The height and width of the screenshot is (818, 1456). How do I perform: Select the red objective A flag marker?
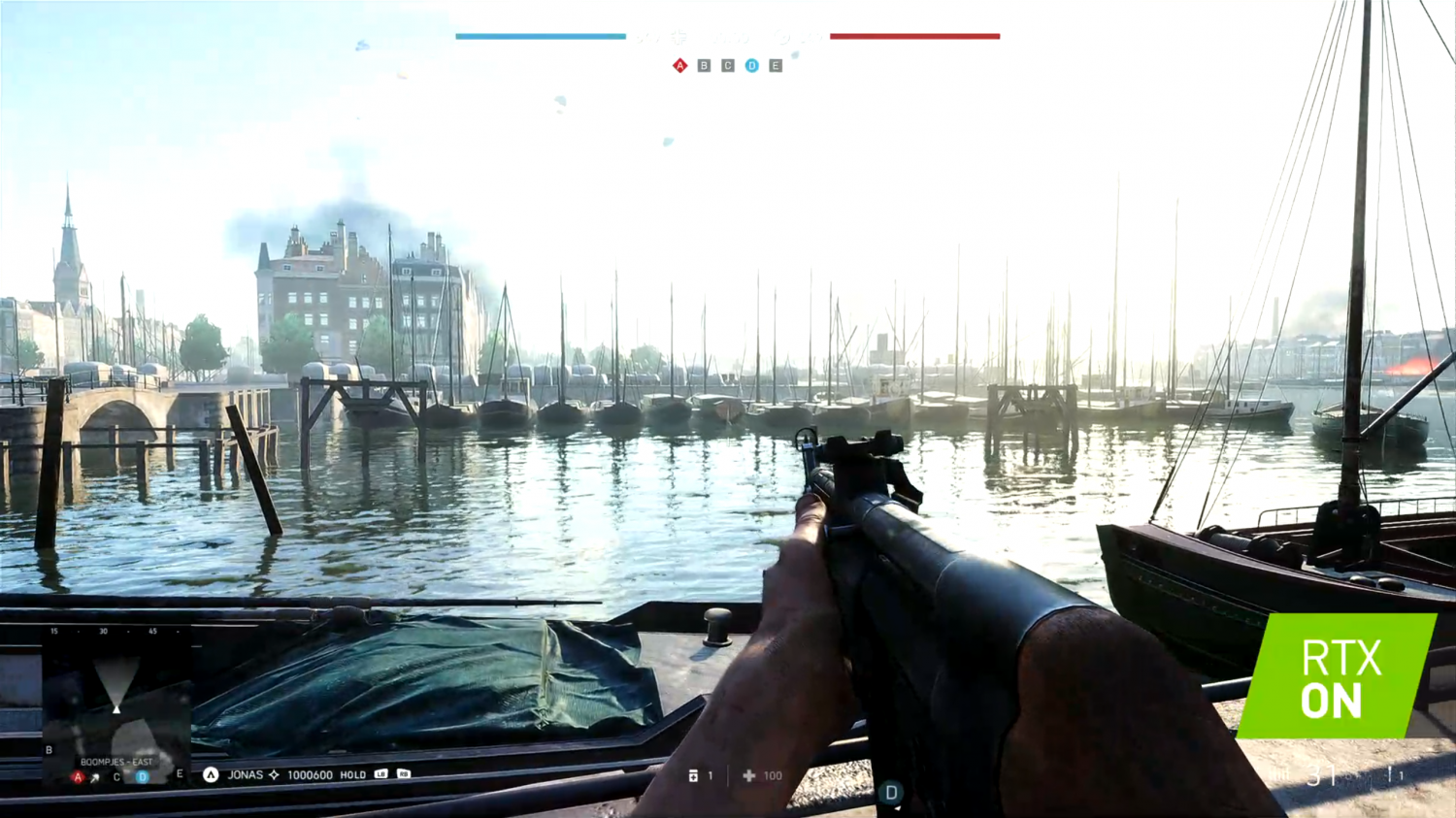(x=679, y=66)
